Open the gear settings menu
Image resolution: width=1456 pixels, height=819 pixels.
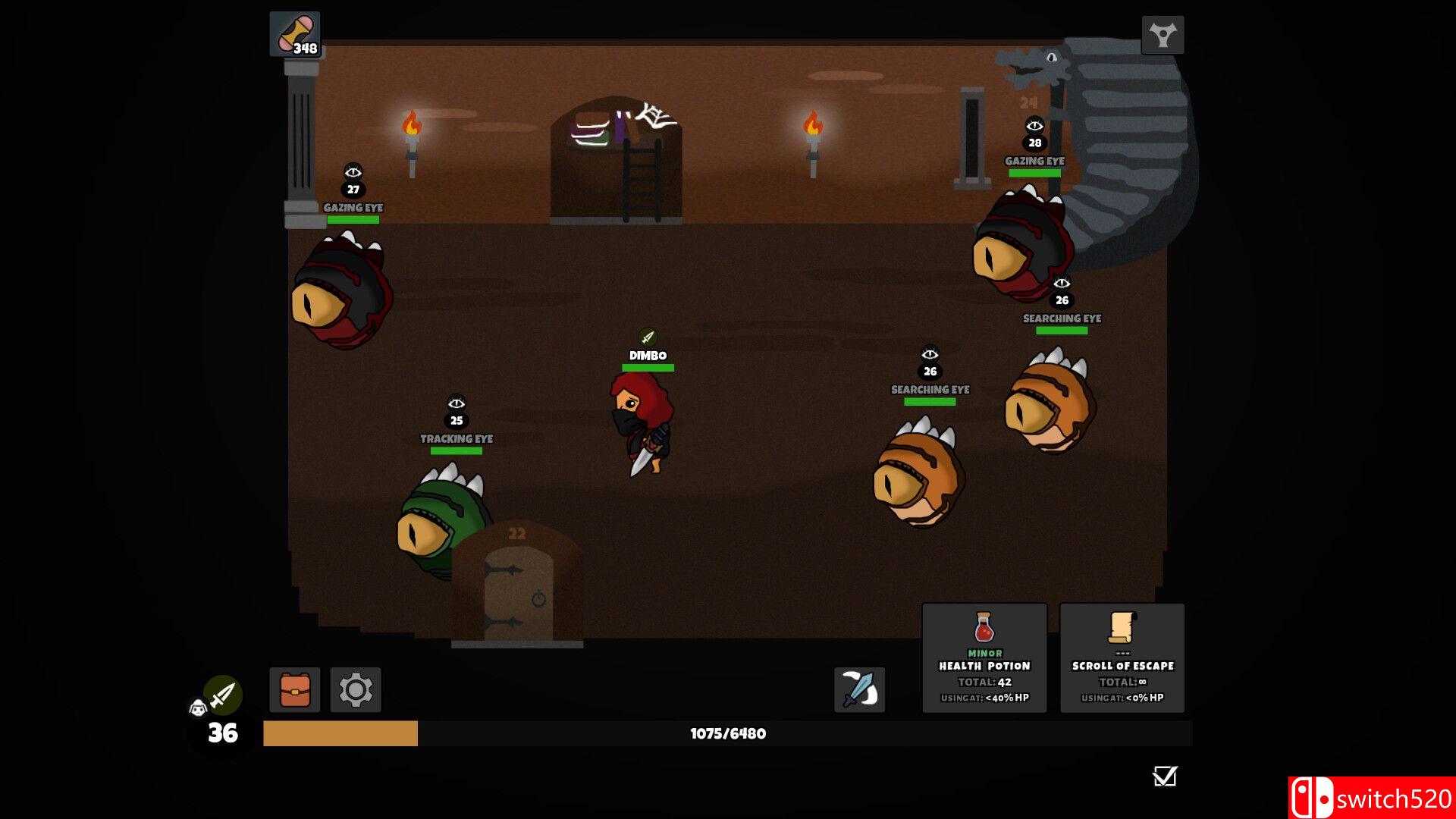coord(356,690)
